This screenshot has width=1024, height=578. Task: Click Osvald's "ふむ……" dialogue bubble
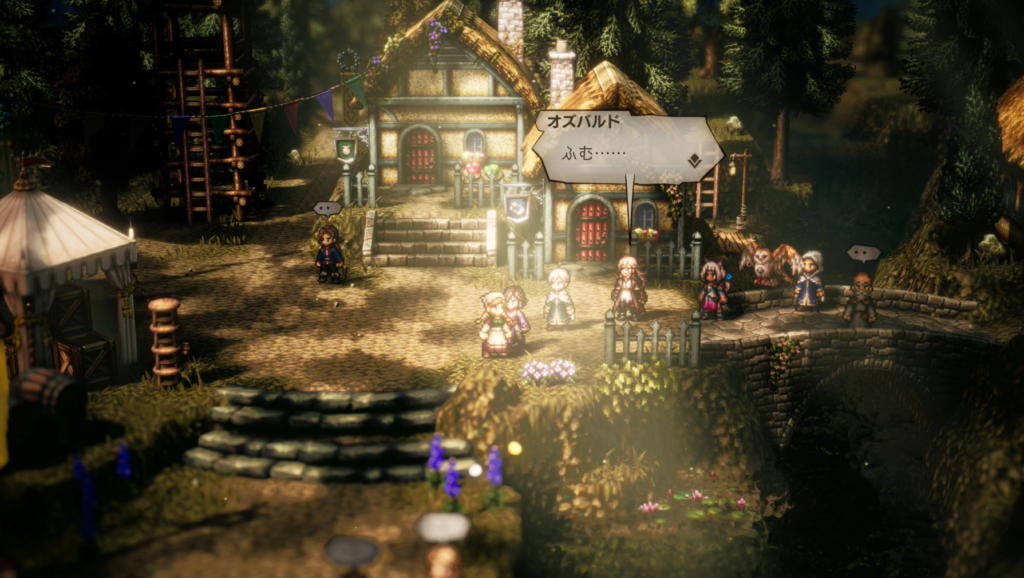(x=625, y=147)
